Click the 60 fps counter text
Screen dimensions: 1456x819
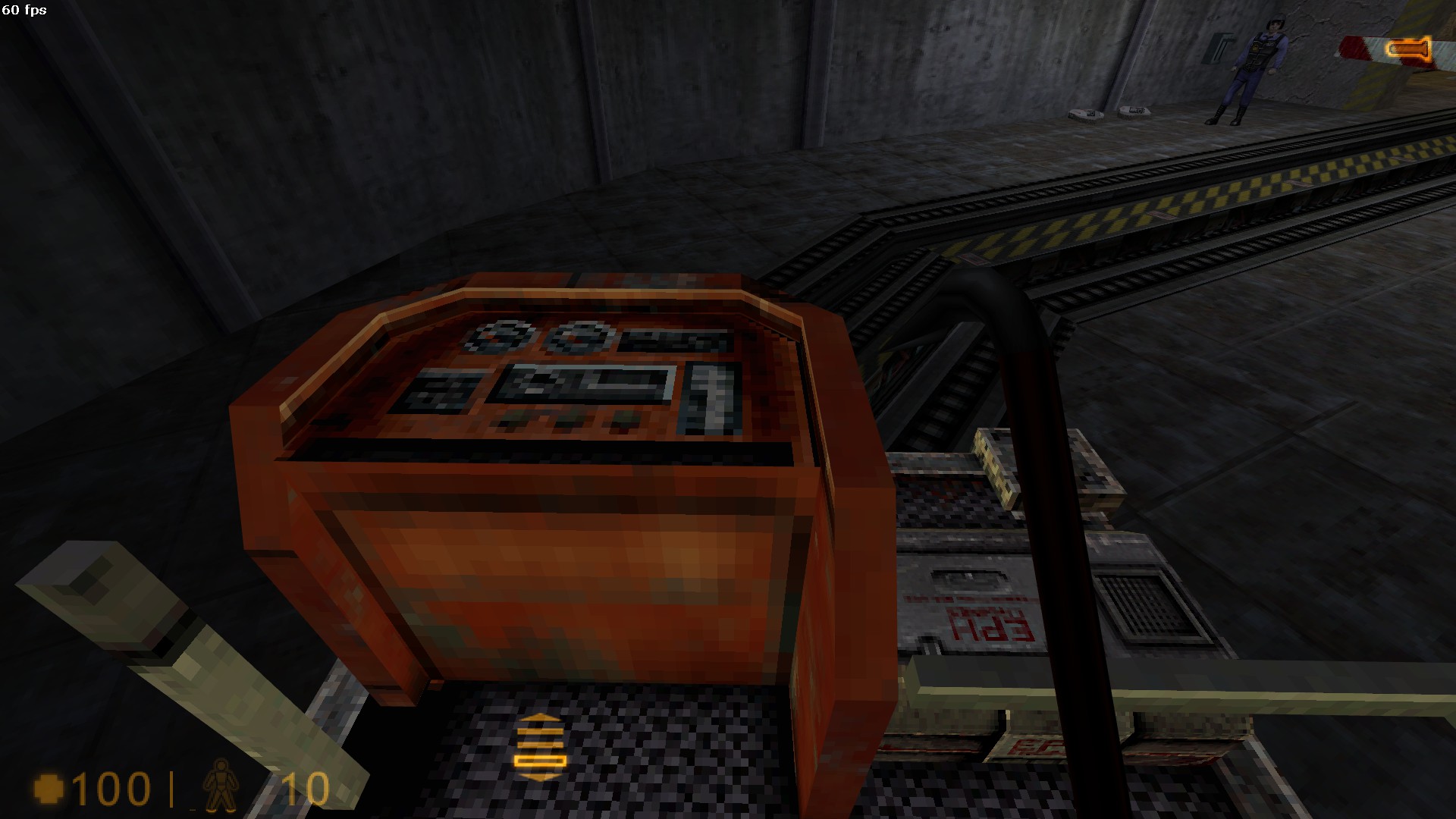(x=23, y=11)
